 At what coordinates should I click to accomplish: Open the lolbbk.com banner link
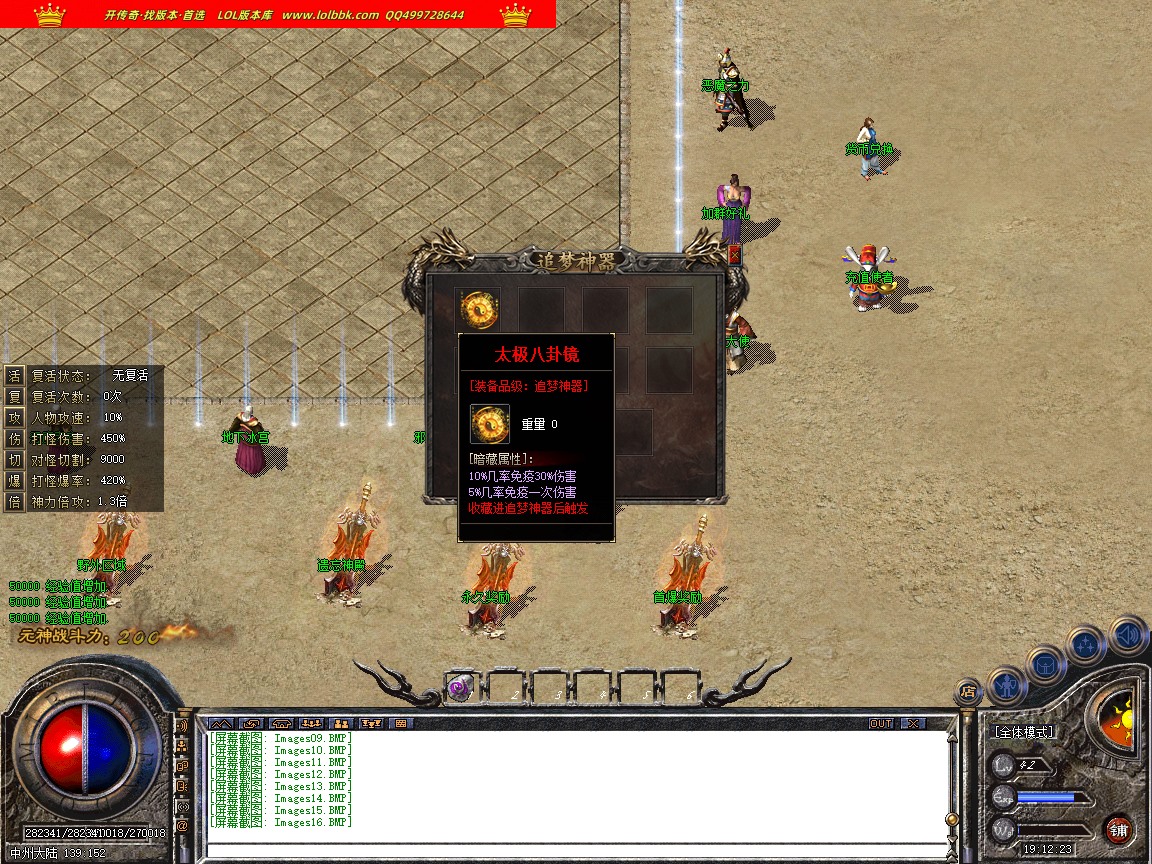pyautogui.click(x=330, y=15)
